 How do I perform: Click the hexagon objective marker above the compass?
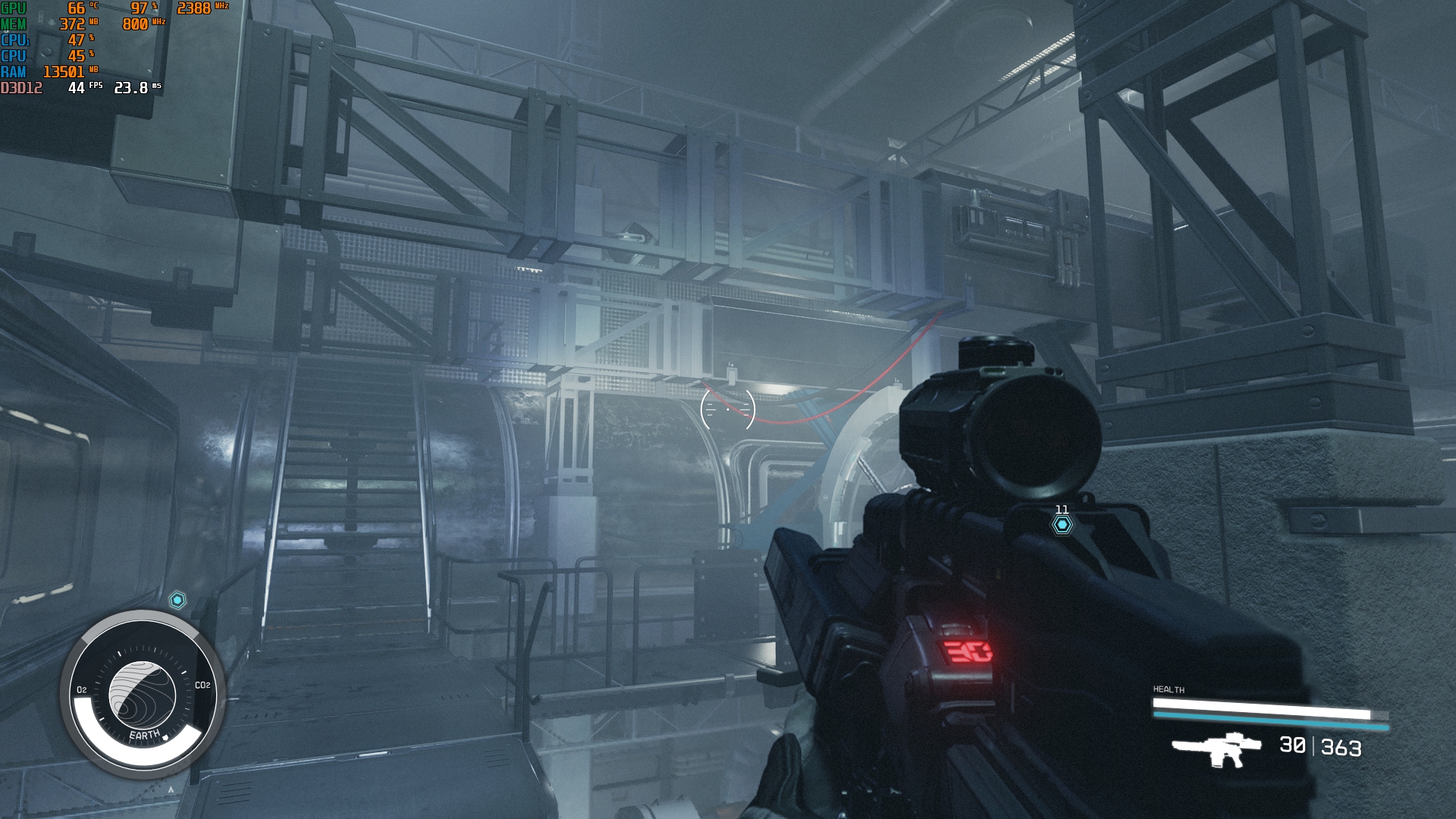177,601
